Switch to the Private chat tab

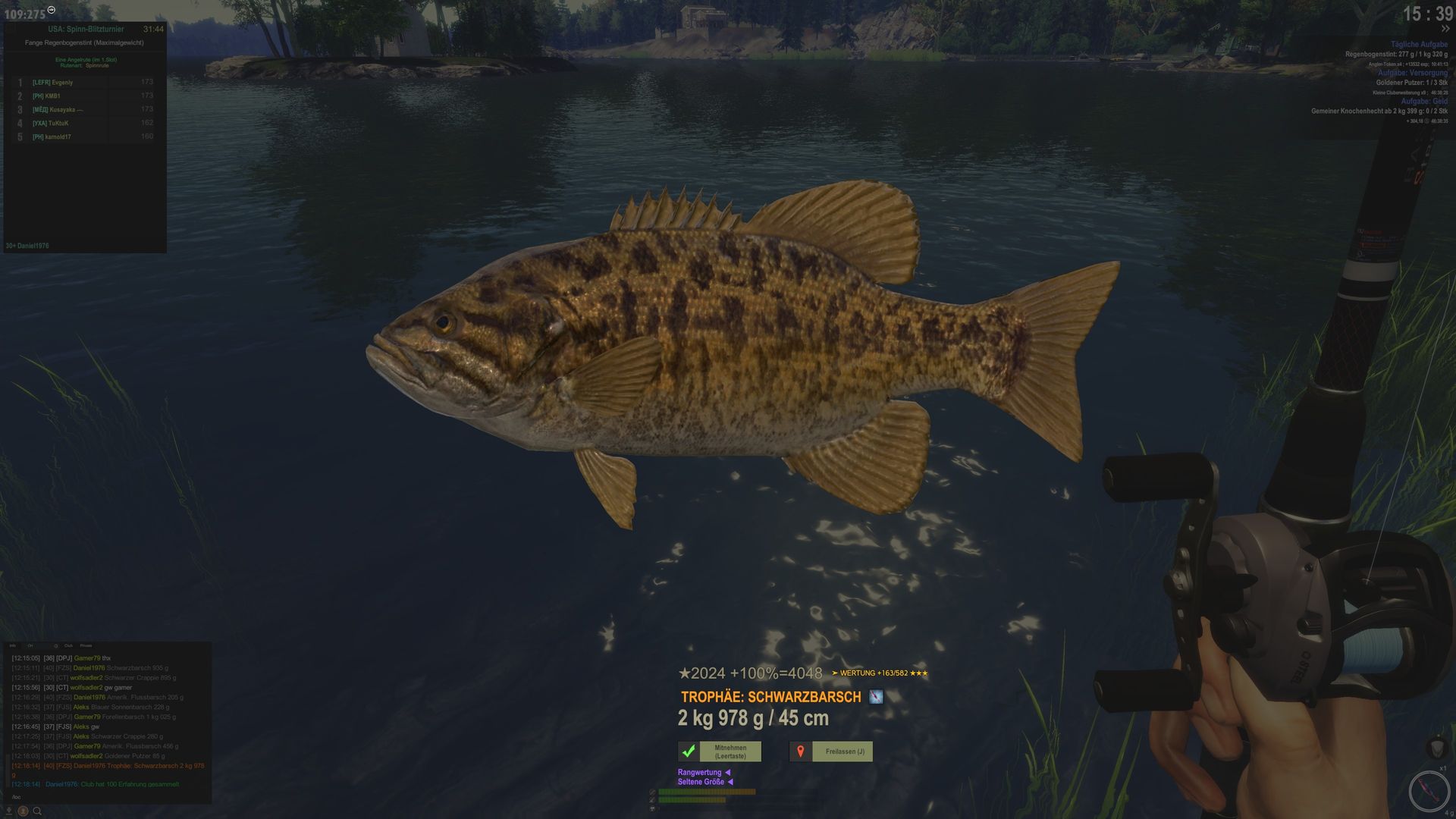point(86,646)
